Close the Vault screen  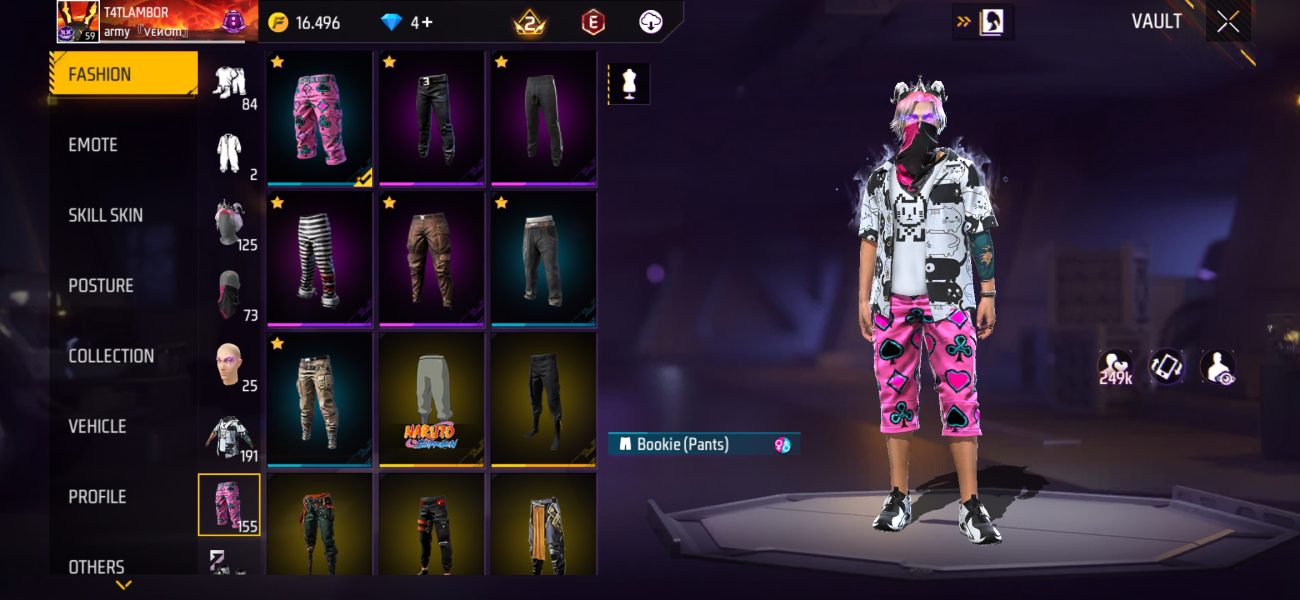point(1227,22)
